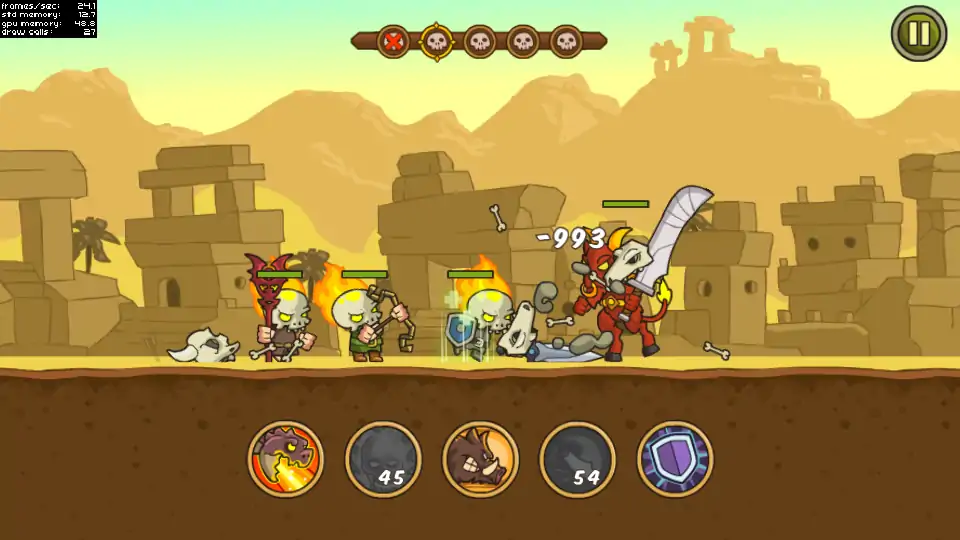Screen dimensions: 960x540
Task: Activate the dragon fire breath ability
Action: [x=286, y=459]
